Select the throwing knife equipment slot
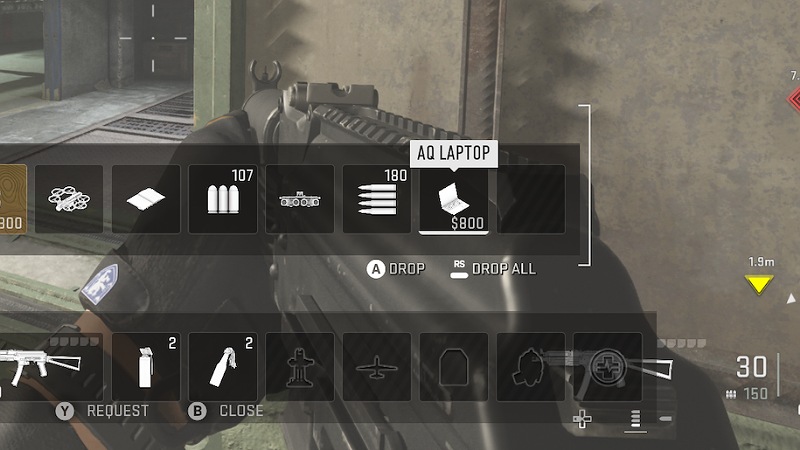The image size is (800, 450). pos(223,366)
